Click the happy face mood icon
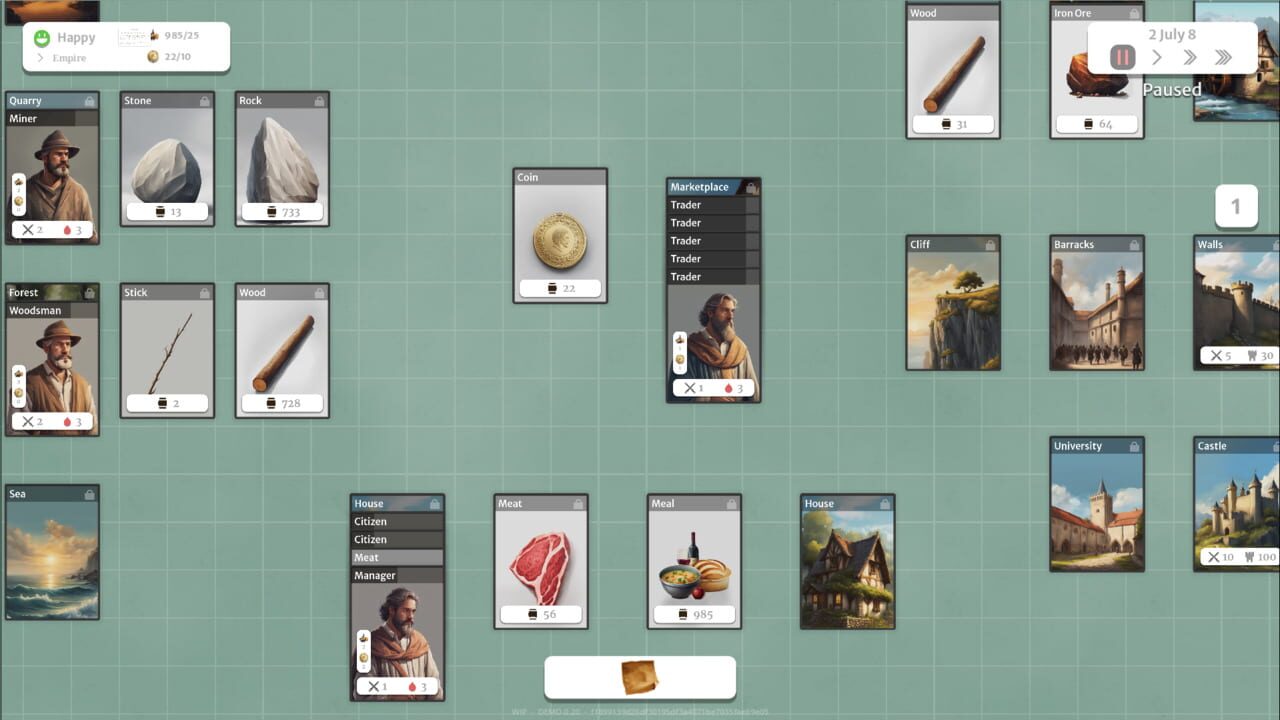This screenshot has height=720, width=1280. (42, 37)
